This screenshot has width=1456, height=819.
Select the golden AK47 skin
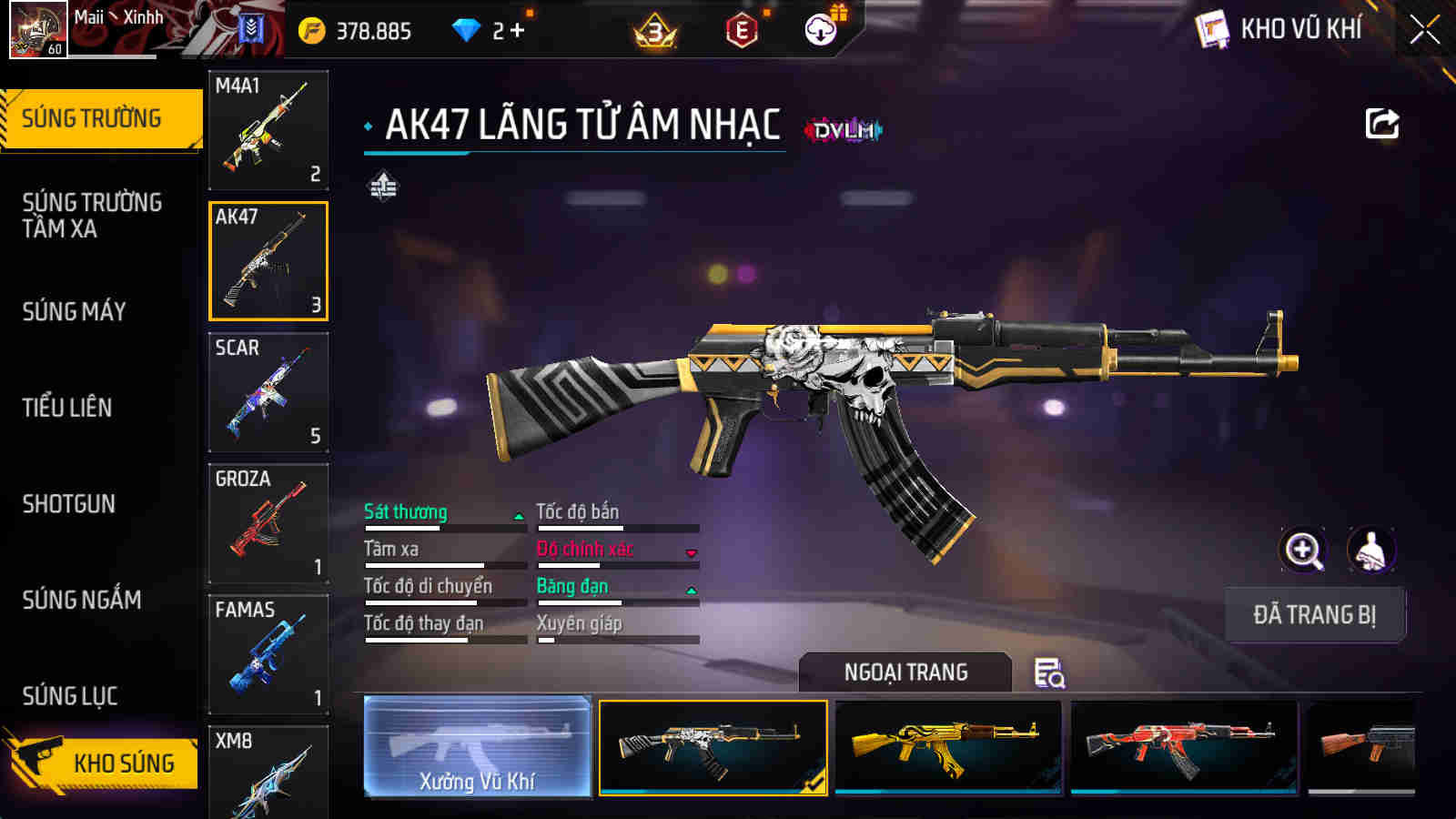pyautogui.click(x=948, y=746)
